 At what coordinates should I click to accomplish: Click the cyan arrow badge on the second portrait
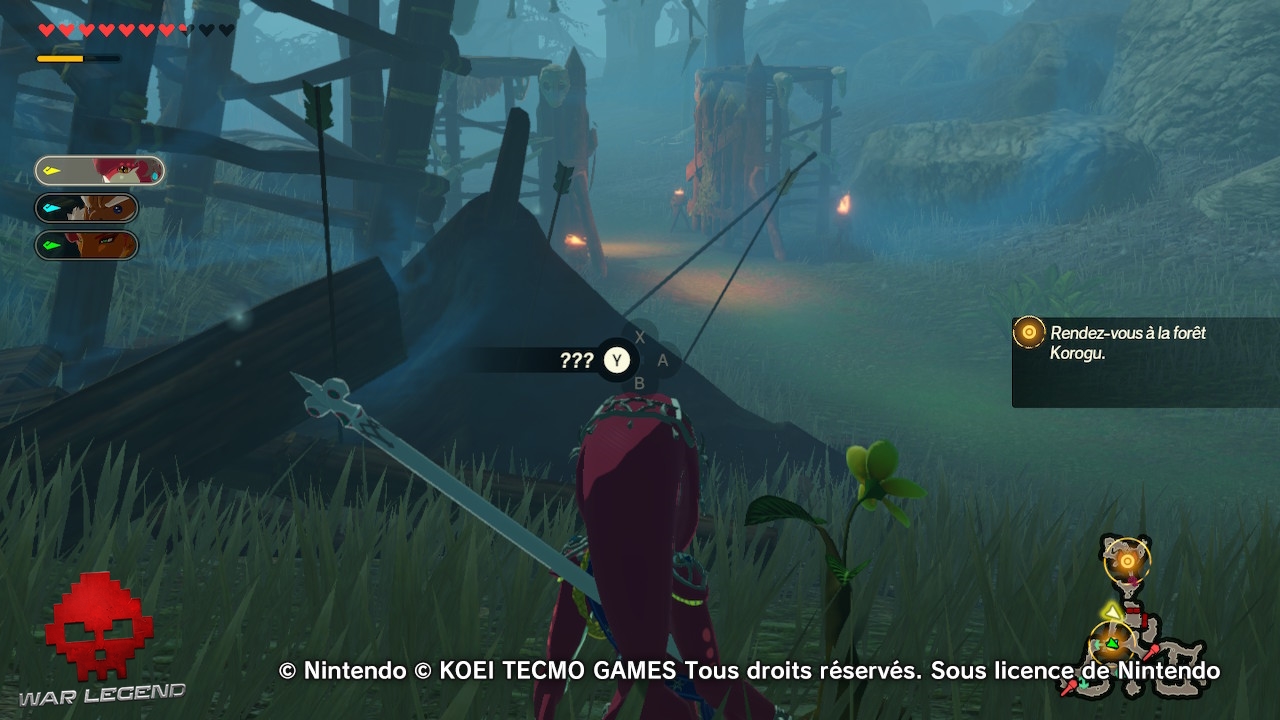pos(50,207)
